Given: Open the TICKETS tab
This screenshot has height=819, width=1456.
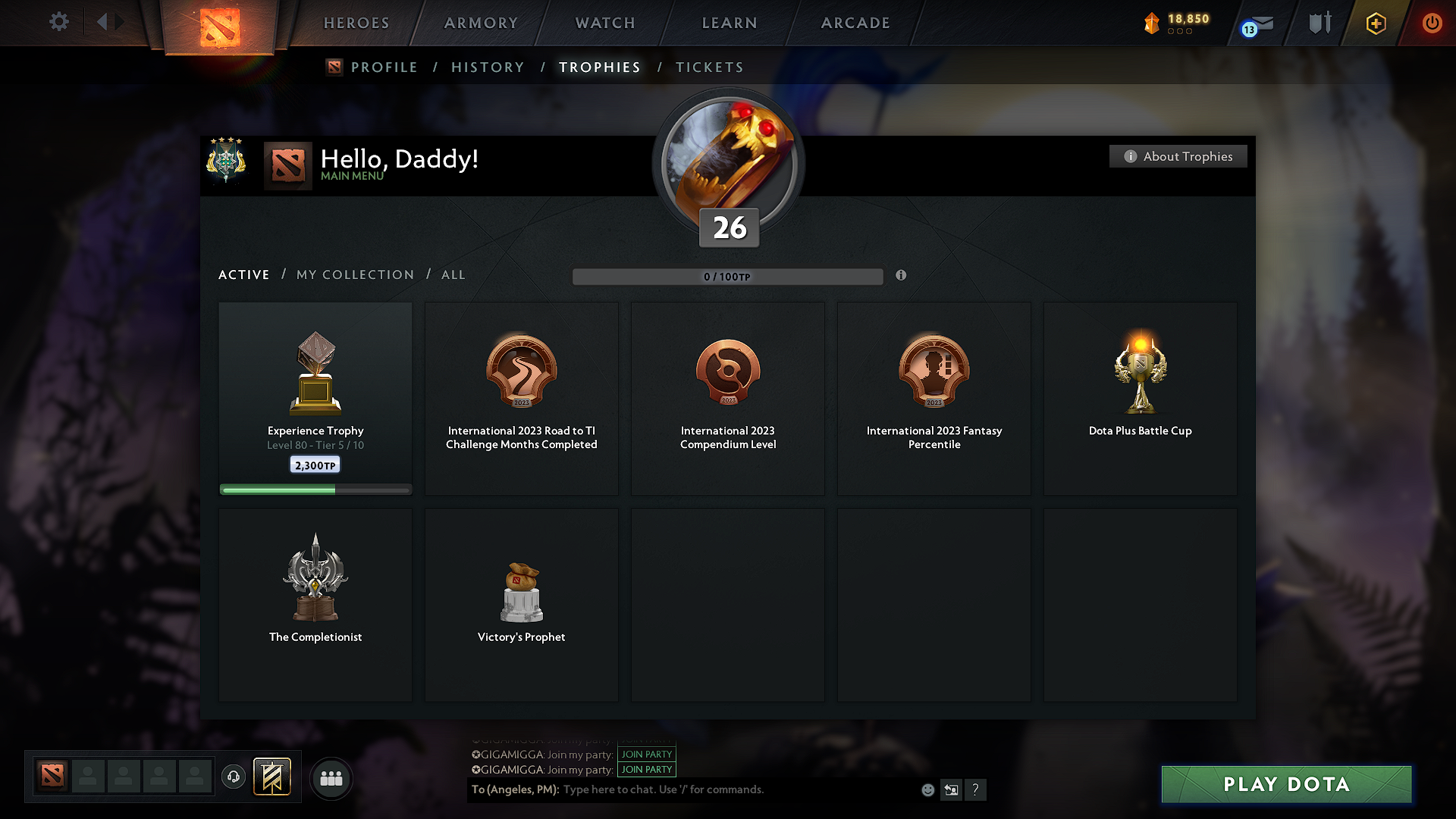Looking at the screenshot, I should [709, 67].
